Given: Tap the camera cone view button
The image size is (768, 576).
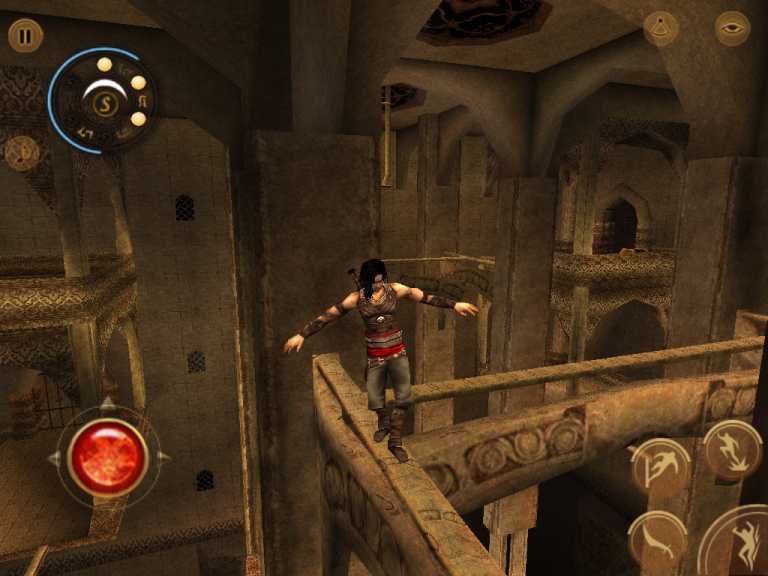Looking at the screenshot, I should [661, 29].
